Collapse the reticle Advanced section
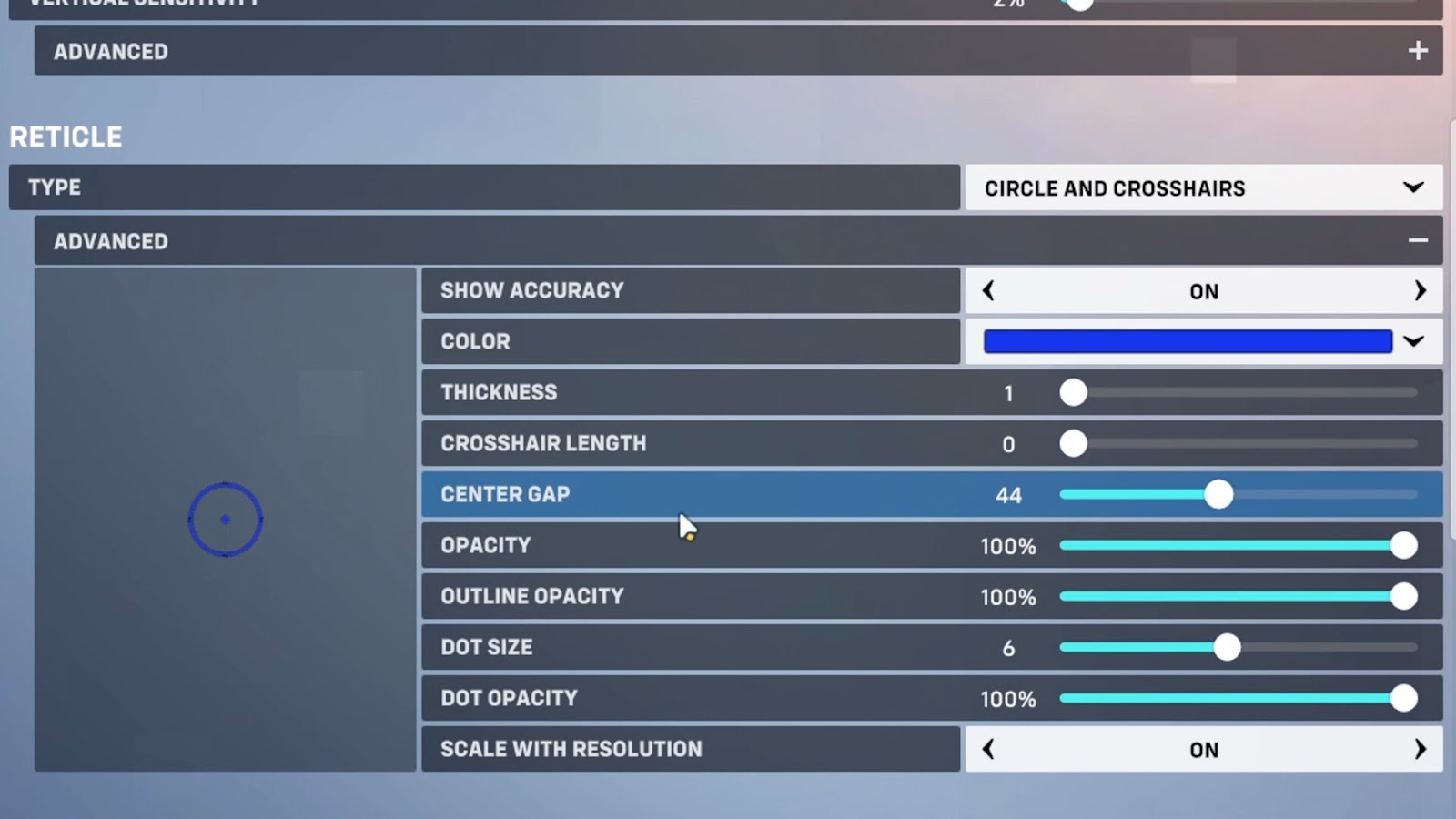 pos(1417,241)
